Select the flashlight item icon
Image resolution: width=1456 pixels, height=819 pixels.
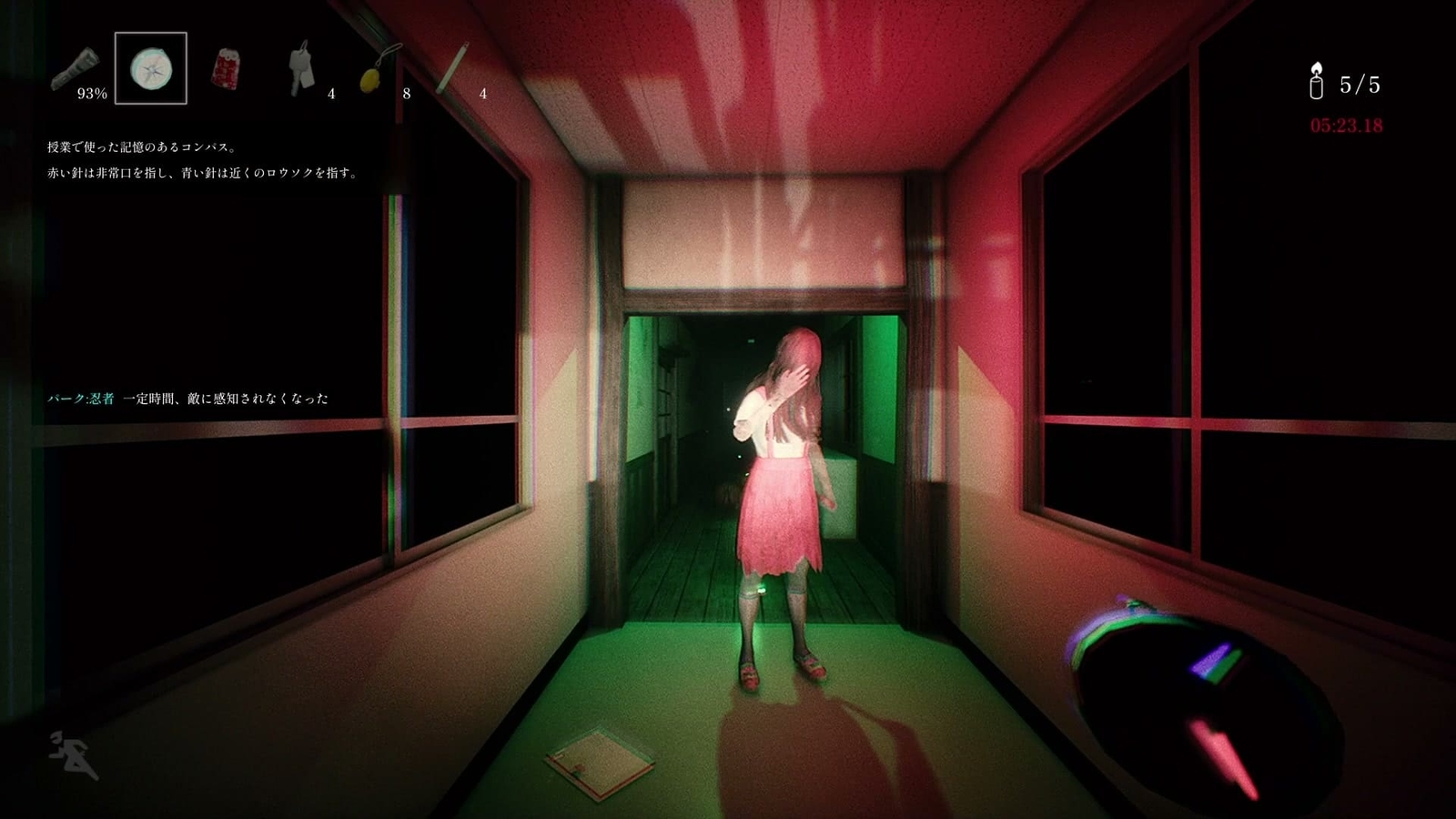click(x=76, y=68)
